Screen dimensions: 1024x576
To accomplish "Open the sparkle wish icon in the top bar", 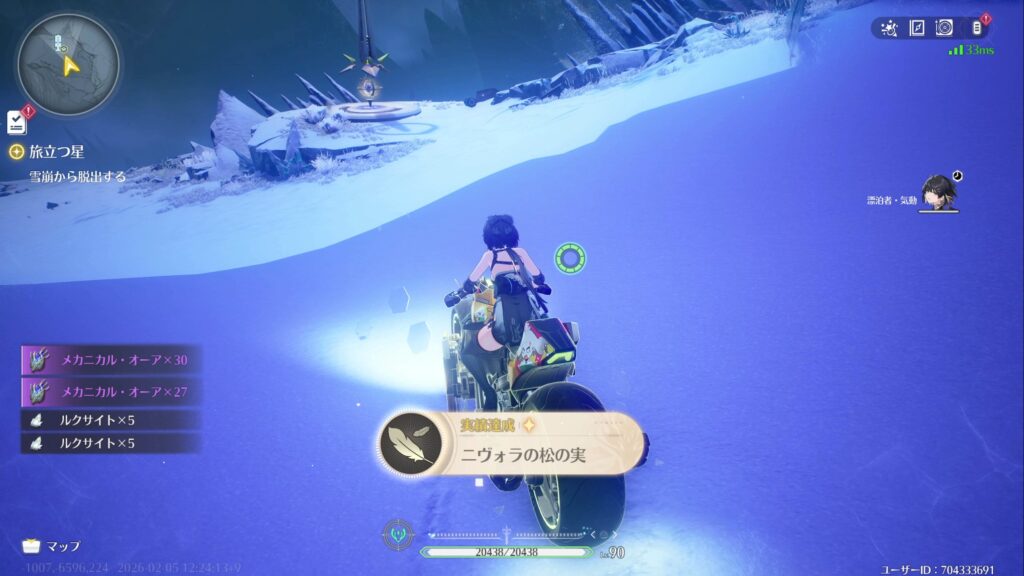I will 889,28.
